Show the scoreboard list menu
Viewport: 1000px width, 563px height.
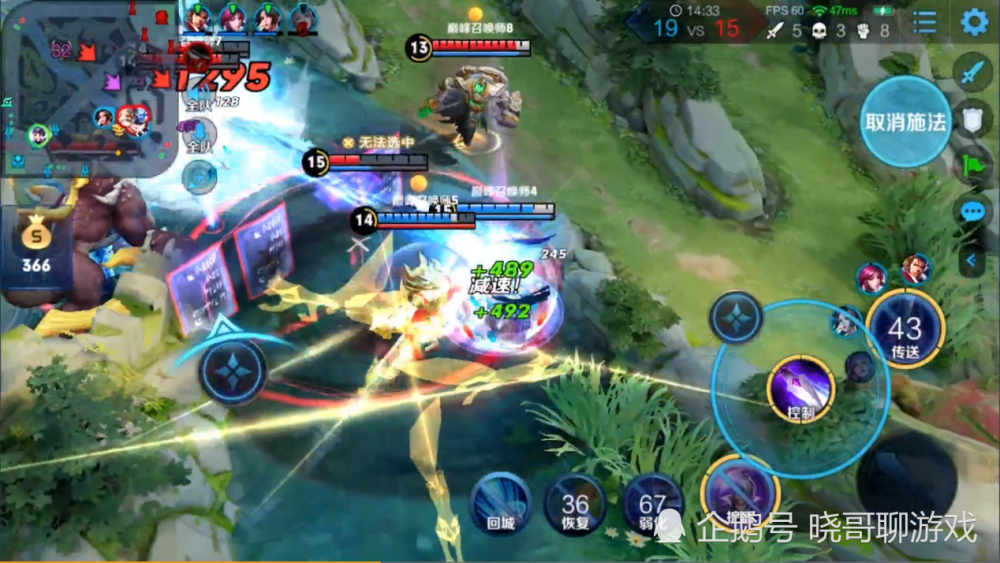(x=926, y=22)
